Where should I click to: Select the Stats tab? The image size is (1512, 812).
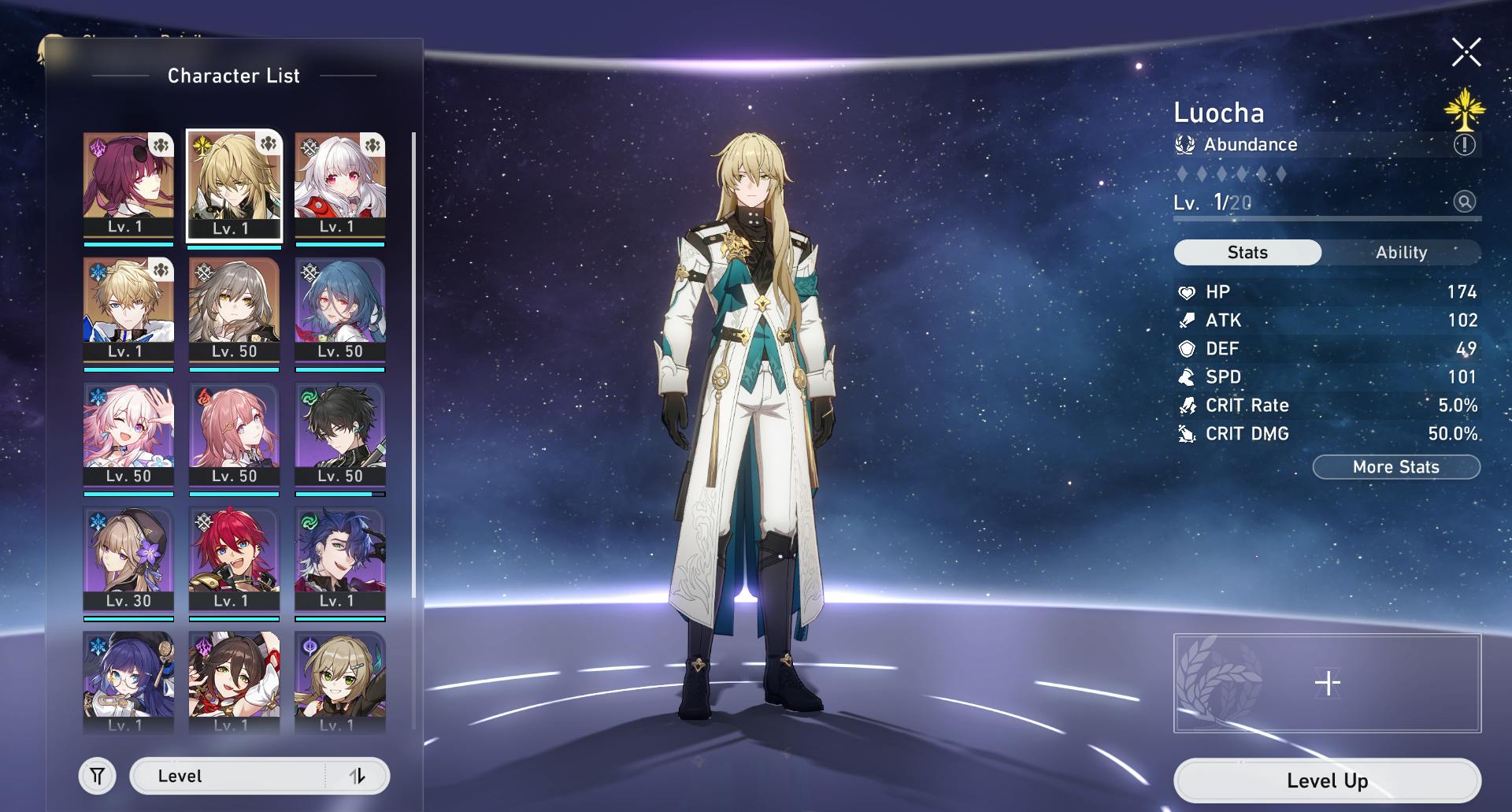coord(1247,253)
